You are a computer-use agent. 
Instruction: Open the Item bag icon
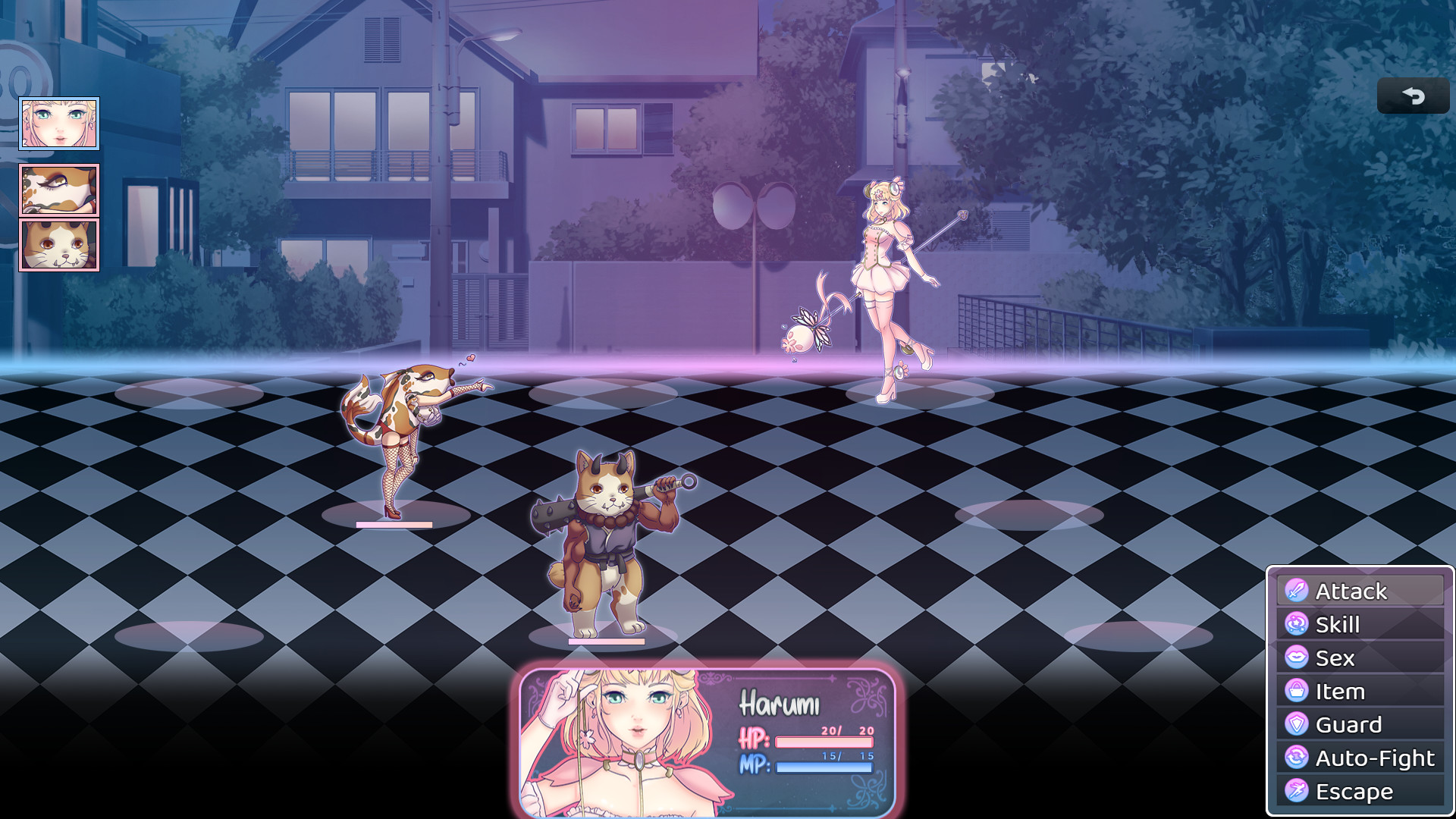click(x=1295, y=690)
